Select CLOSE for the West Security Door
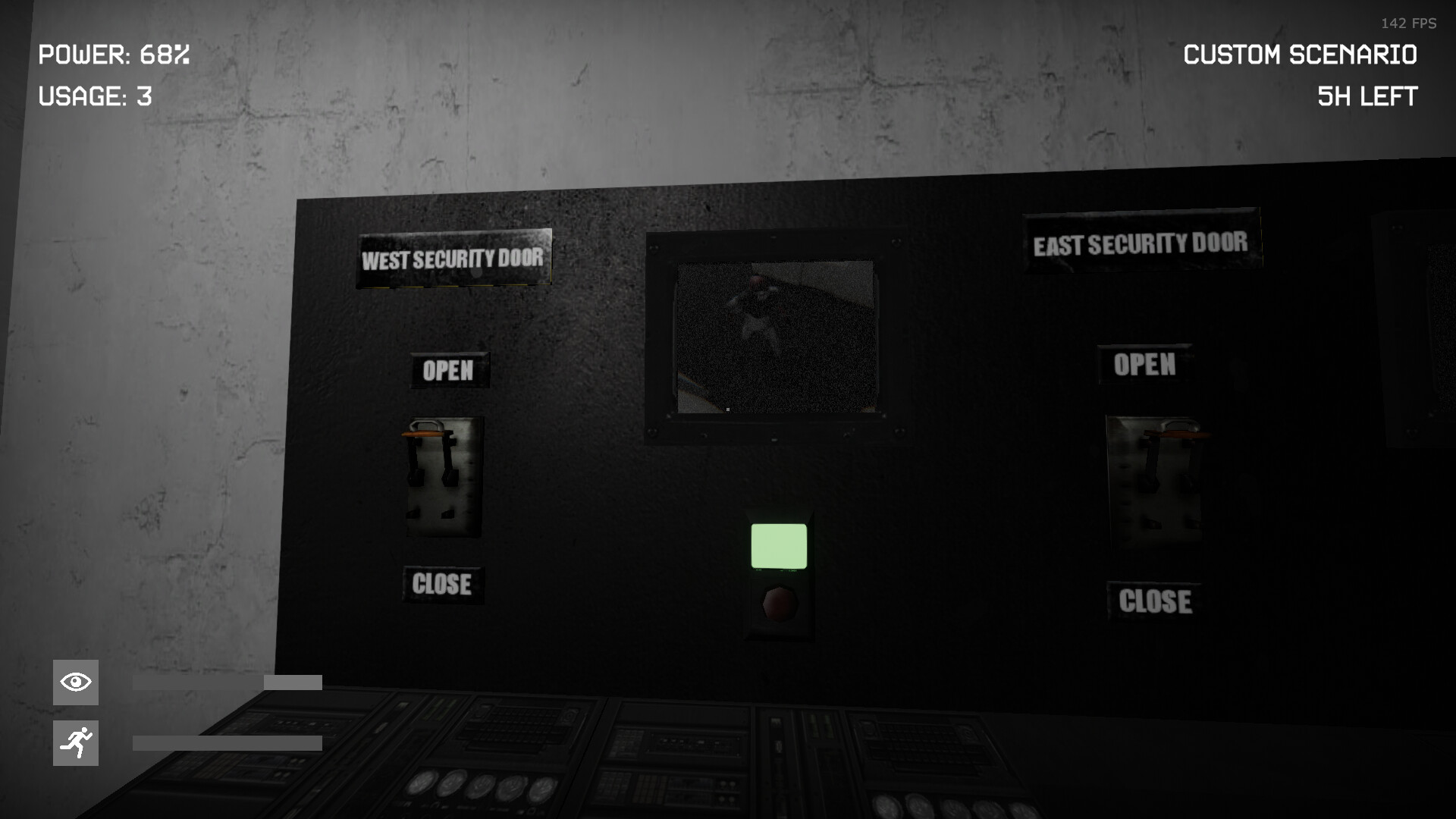Viewport: 1456px width, 819px height. pos(444,584)
